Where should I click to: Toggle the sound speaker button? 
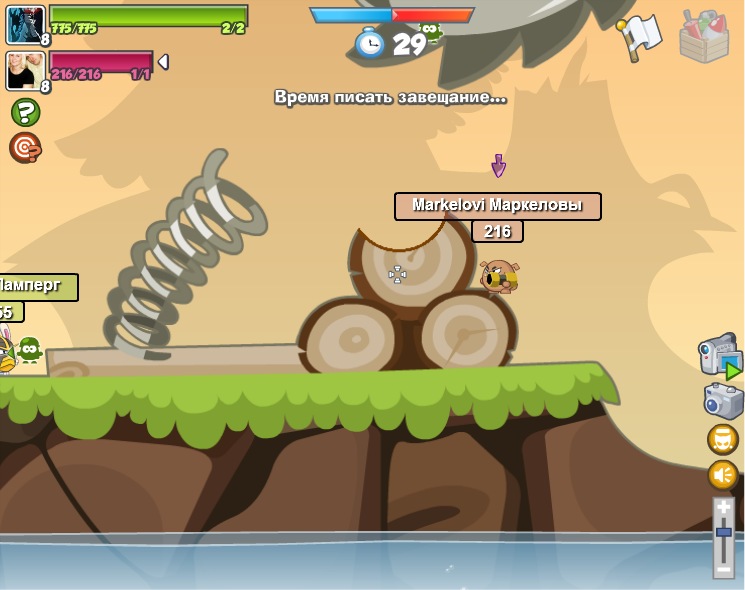click(723, 475)
